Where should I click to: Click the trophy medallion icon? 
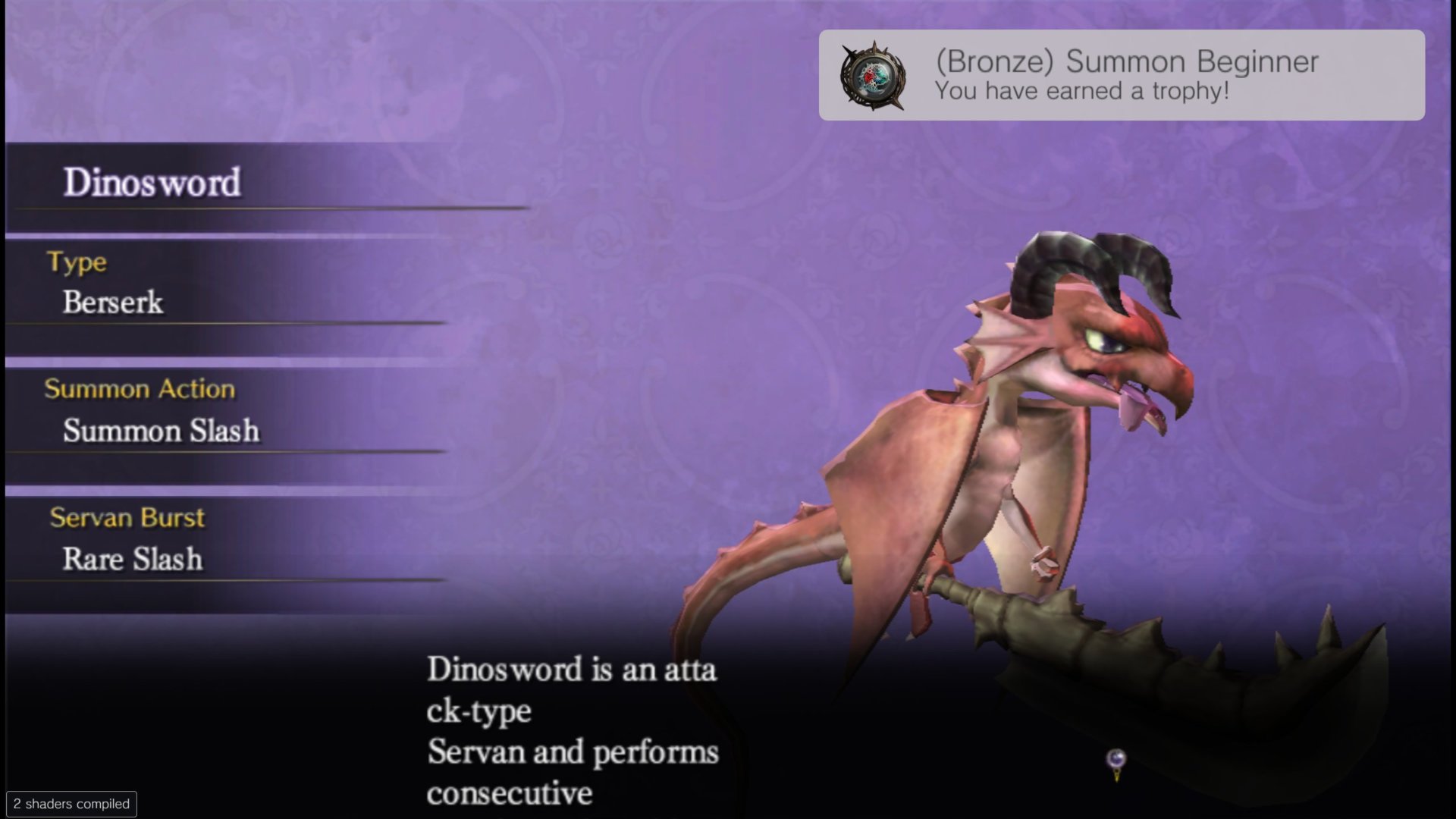point(873,76)
